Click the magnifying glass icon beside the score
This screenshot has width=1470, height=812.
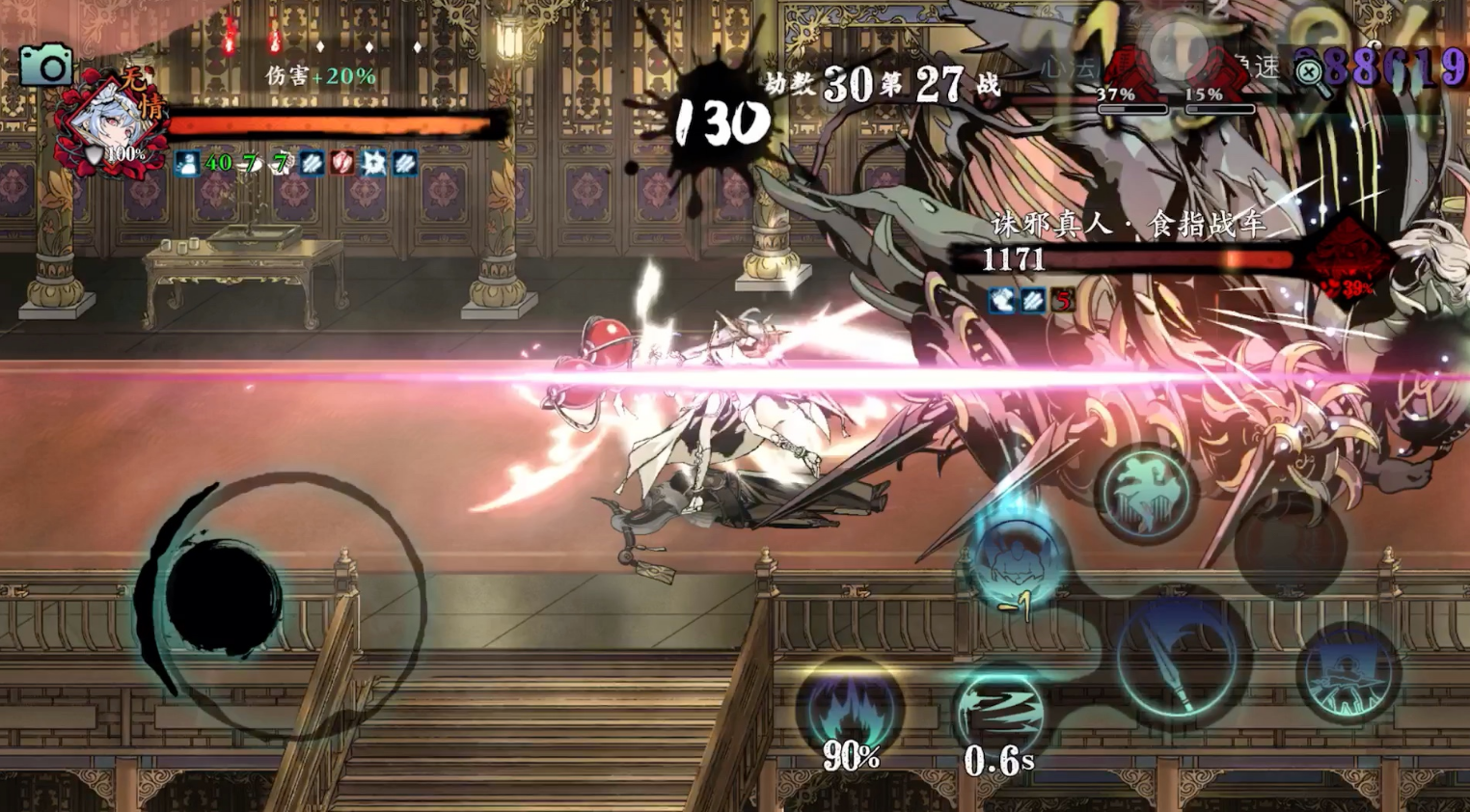[1310, 73]
